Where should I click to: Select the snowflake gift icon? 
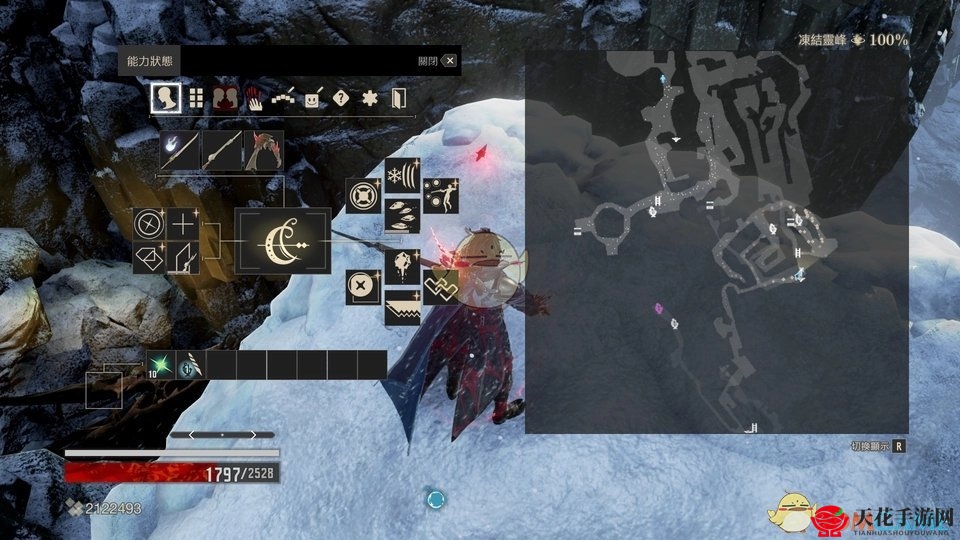(x=402, y=175)
